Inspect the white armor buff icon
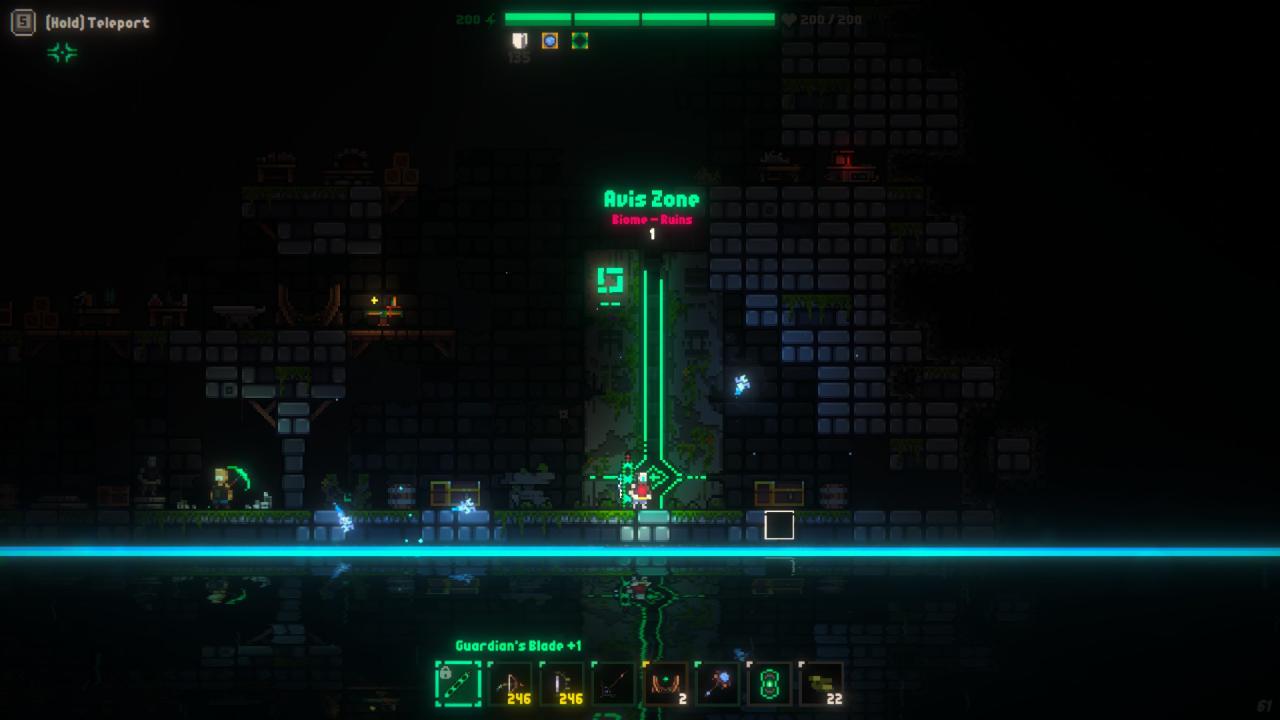Screen dimensions: 1280x720 click(519, 41)
